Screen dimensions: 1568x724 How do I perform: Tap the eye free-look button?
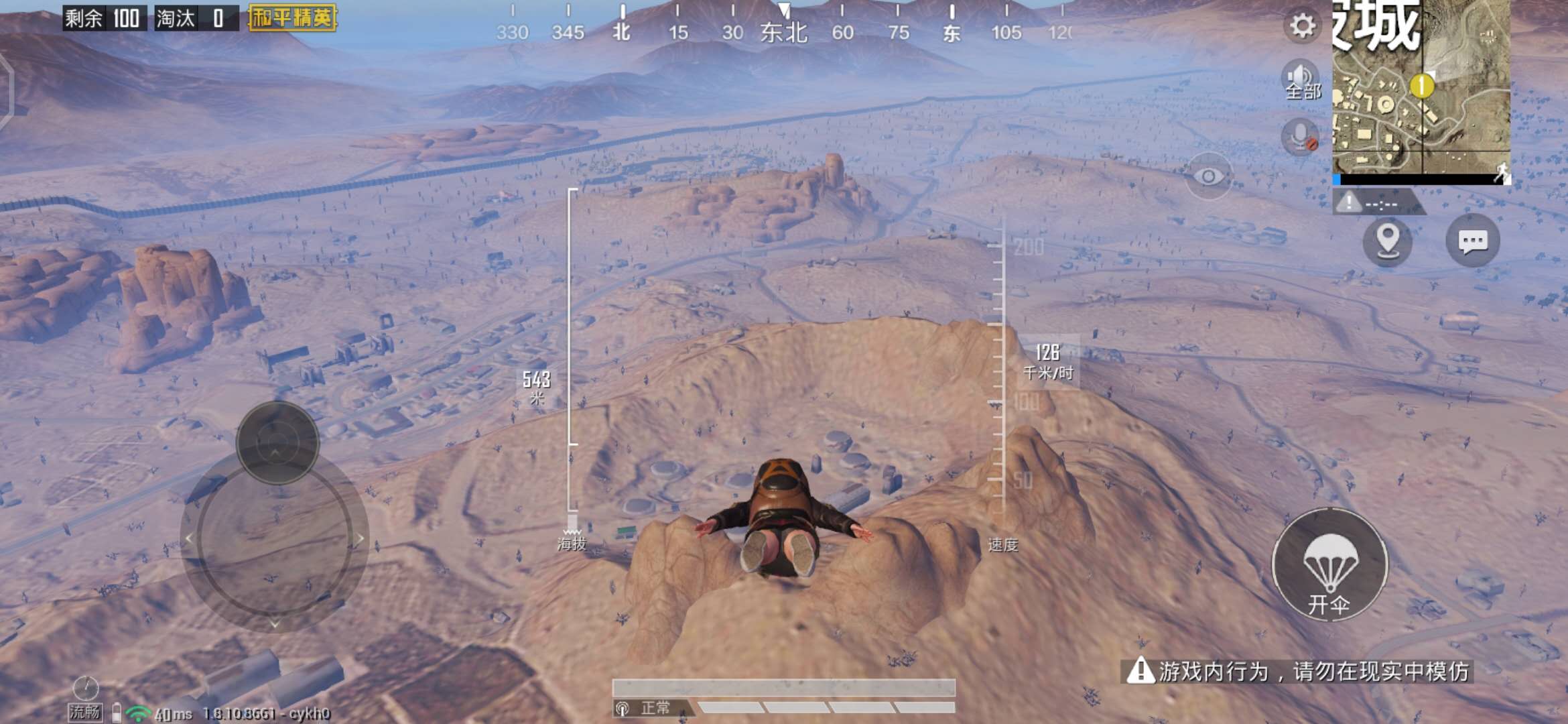point(1208,176)
